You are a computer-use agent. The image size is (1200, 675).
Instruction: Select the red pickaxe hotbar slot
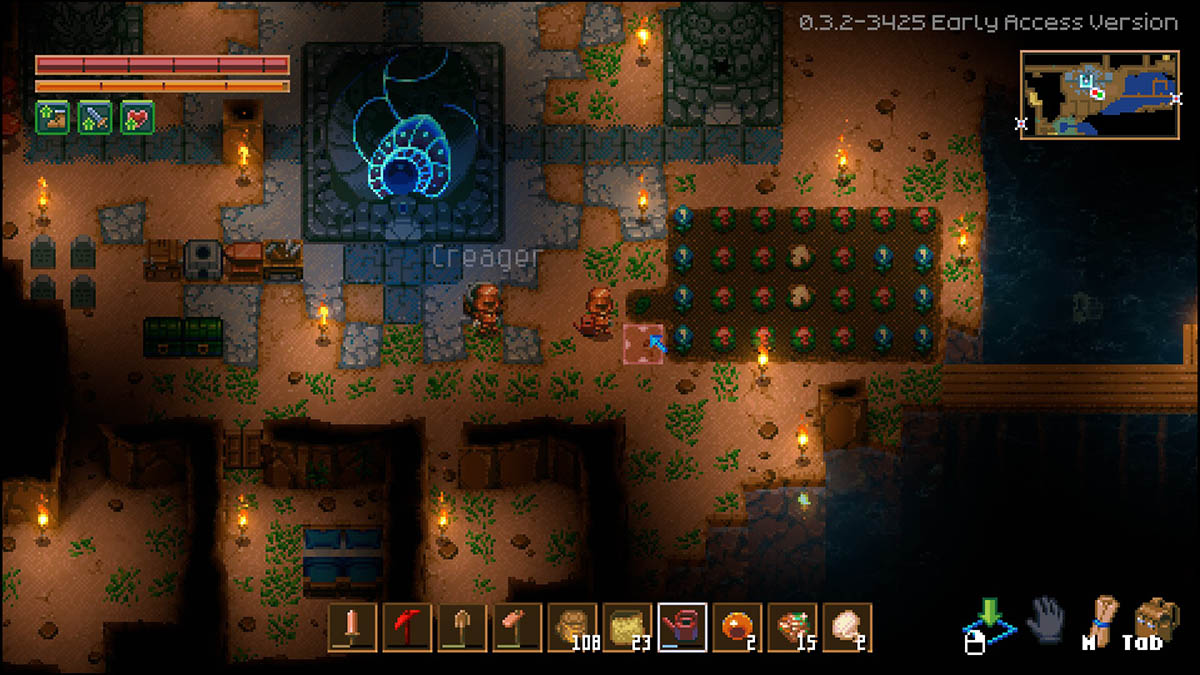coord(407,627)
